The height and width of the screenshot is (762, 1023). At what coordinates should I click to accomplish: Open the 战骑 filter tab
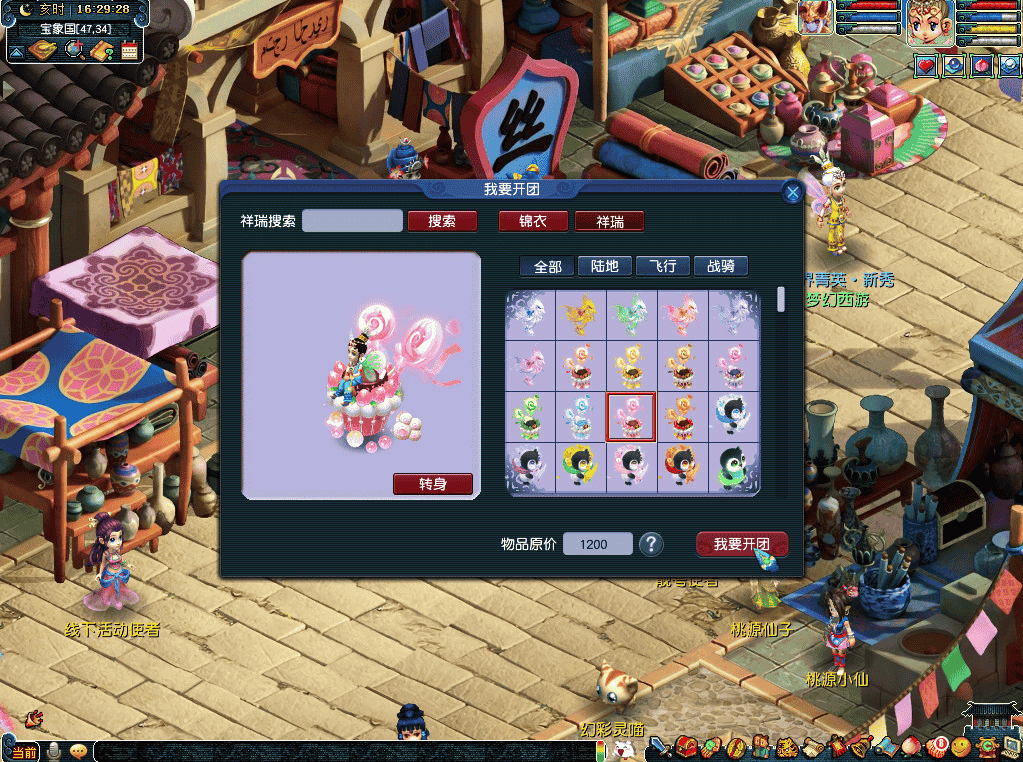720,266
